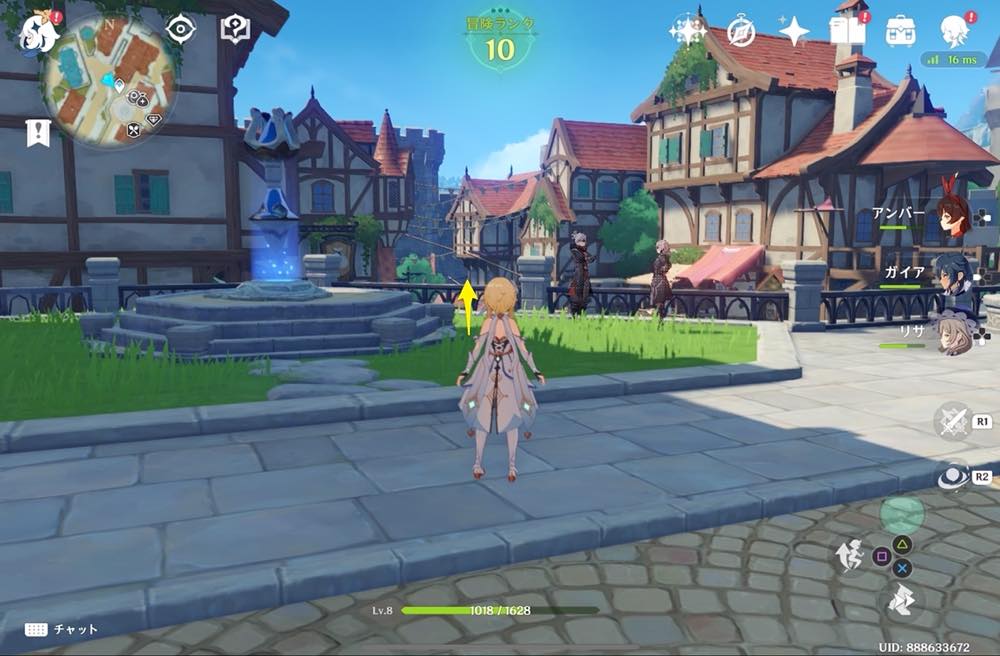The image size is (1000, 656).
Task: Click the sparkling cluster stars icon
Action: (688, 31)
